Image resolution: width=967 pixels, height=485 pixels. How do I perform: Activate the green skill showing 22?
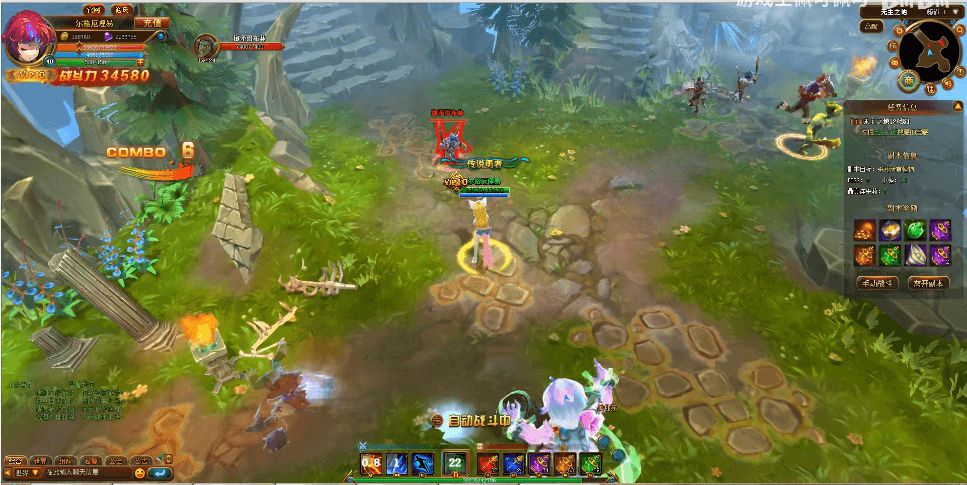click(x=455, y=463)
